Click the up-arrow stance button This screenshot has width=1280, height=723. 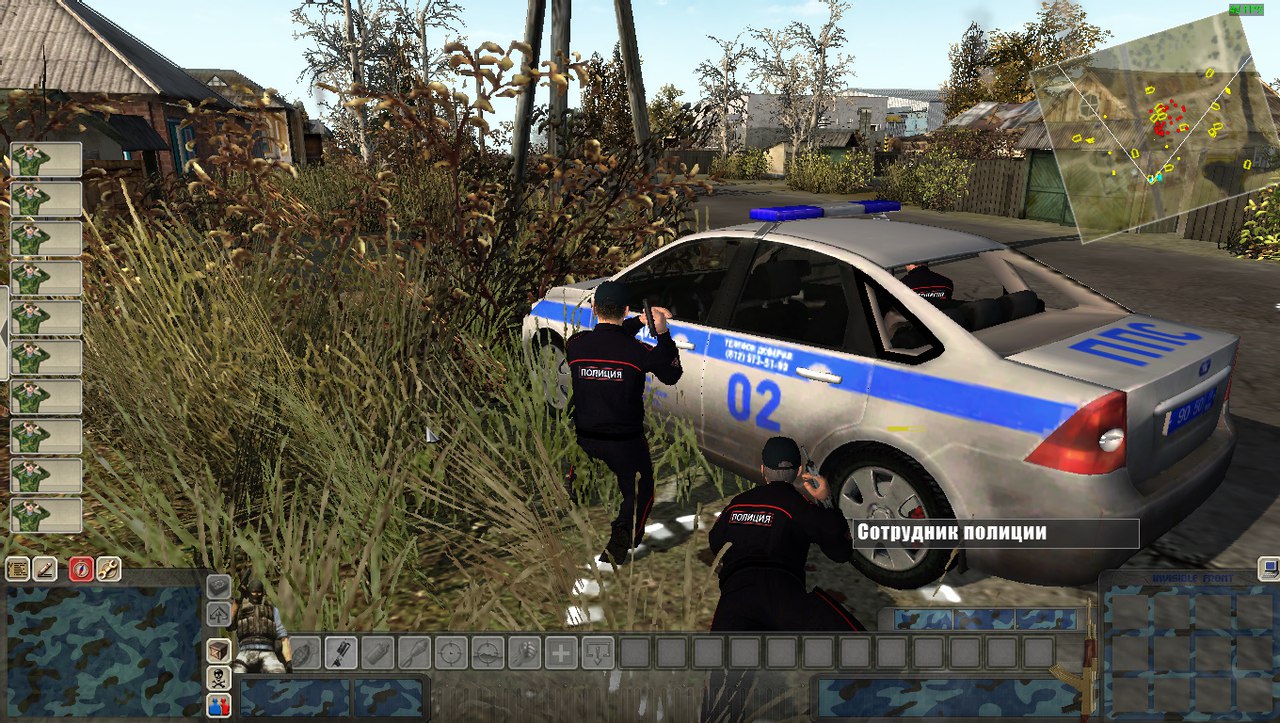[x=218, y=613]
